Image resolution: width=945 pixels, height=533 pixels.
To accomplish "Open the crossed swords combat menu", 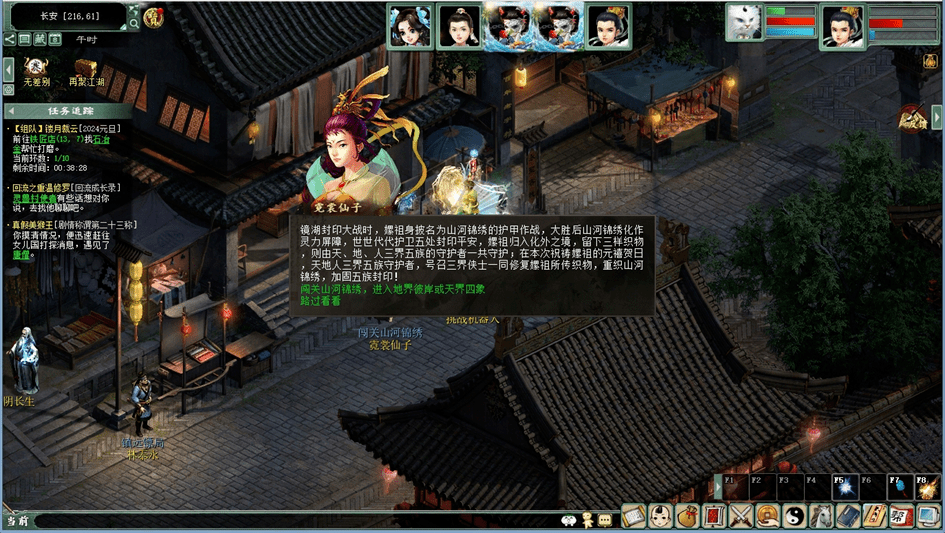I will pyautogui.click(x=740, y=516).
